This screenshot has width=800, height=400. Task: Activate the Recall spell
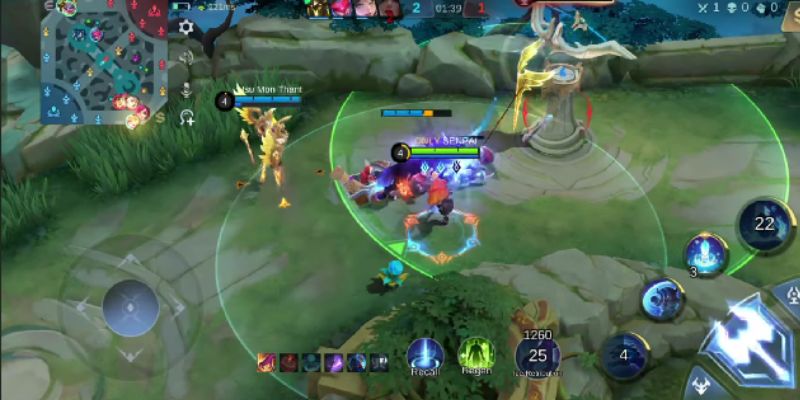point(424,355)
